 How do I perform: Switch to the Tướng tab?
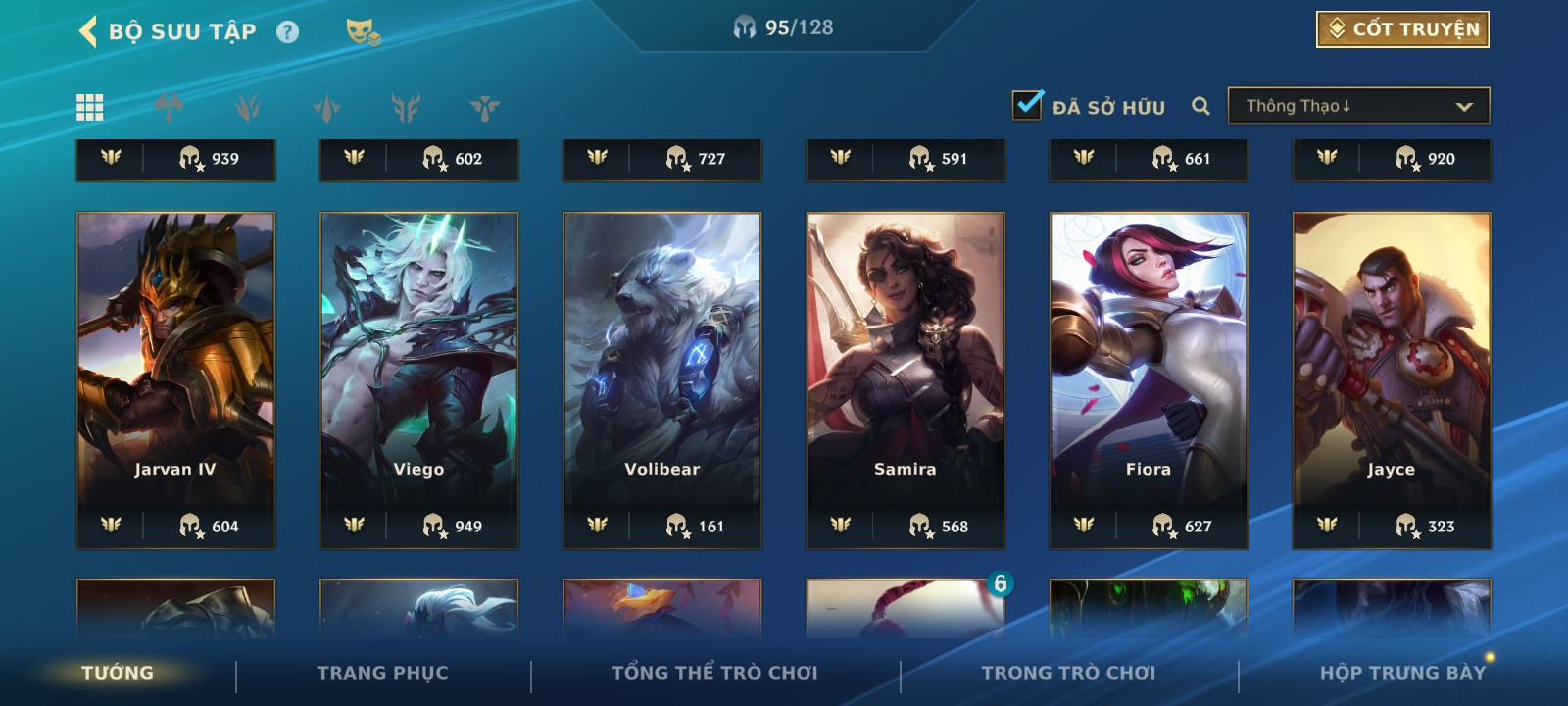[118, 673]
